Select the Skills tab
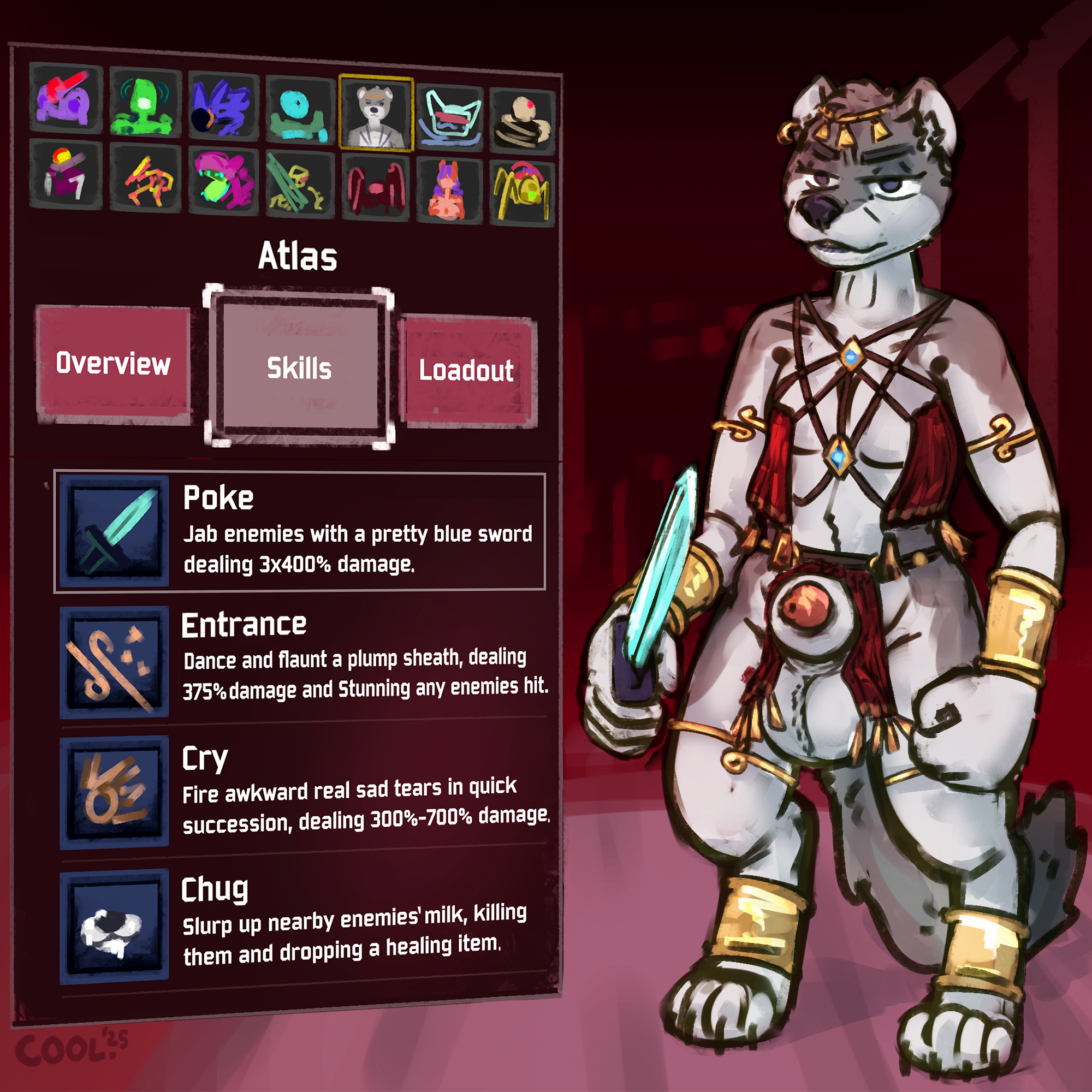The height and width of the screenshot is (1092, 1092). click(299, 368)
